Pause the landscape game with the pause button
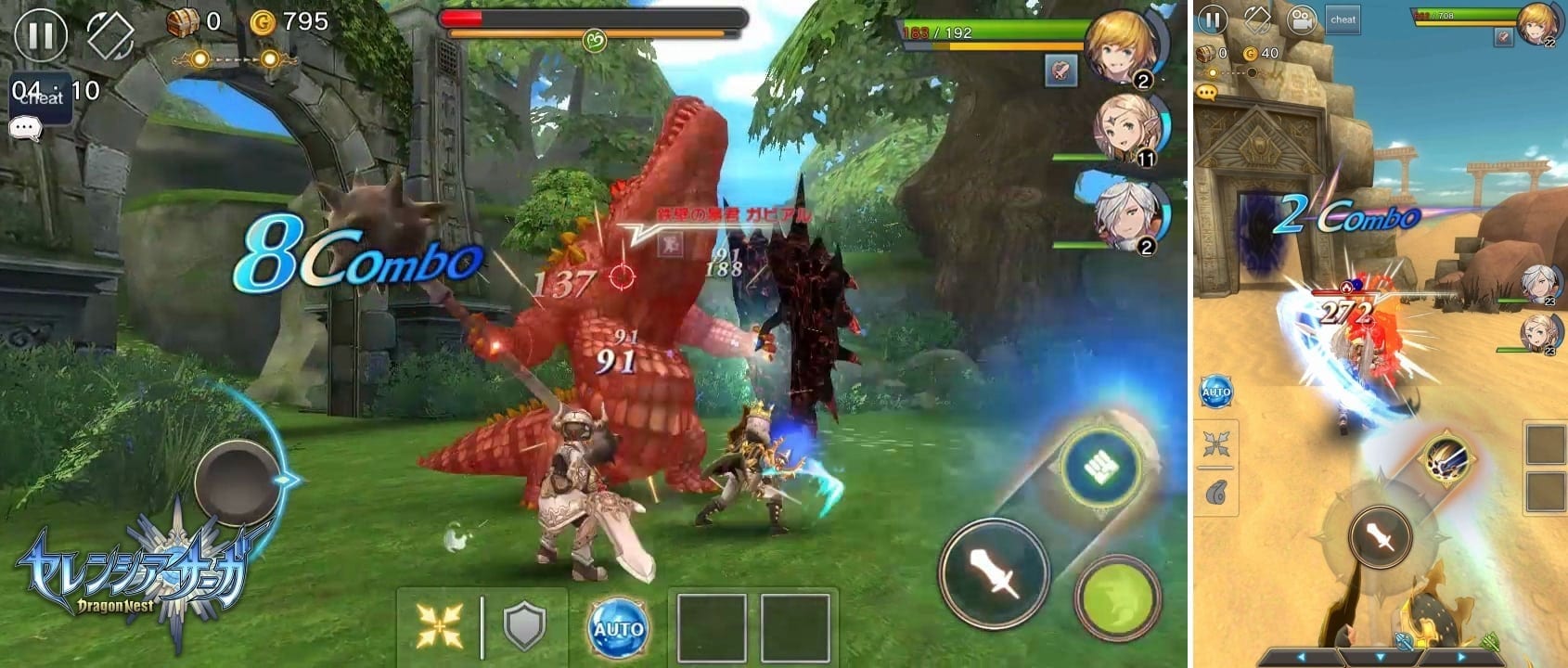 41,35
